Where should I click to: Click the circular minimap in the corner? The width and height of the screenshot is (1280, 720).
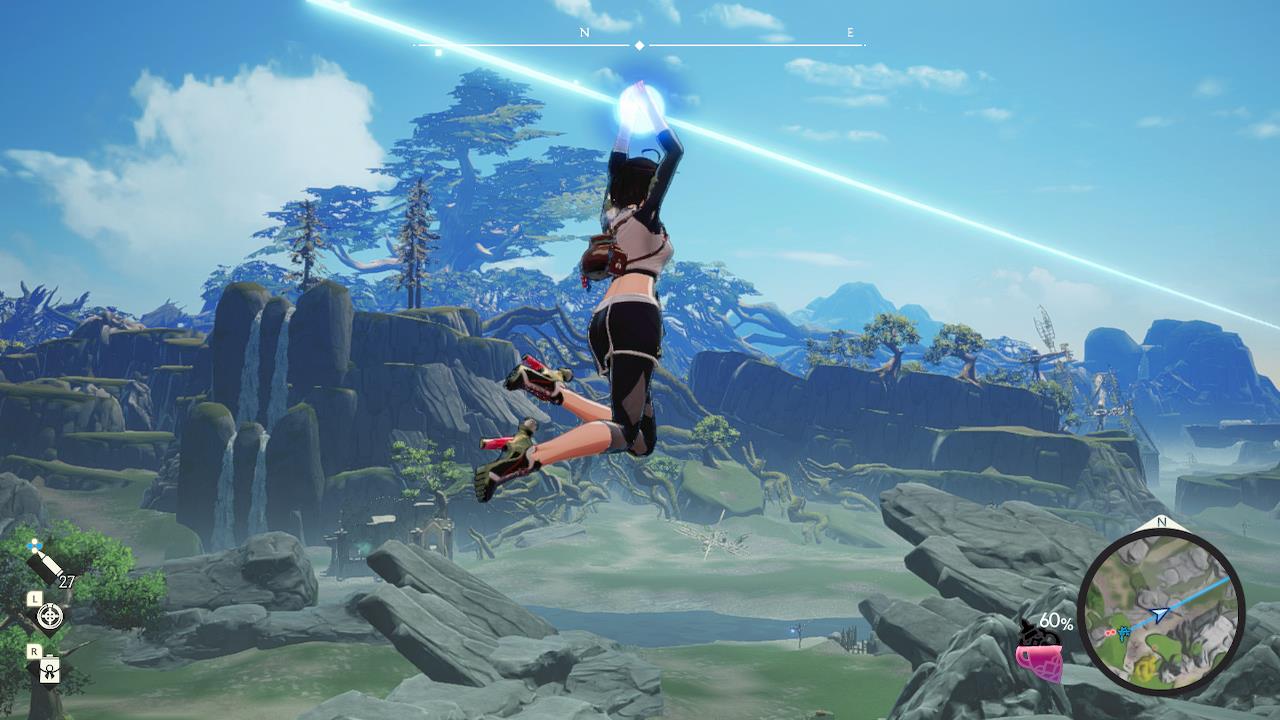[x=1163, y=612]
